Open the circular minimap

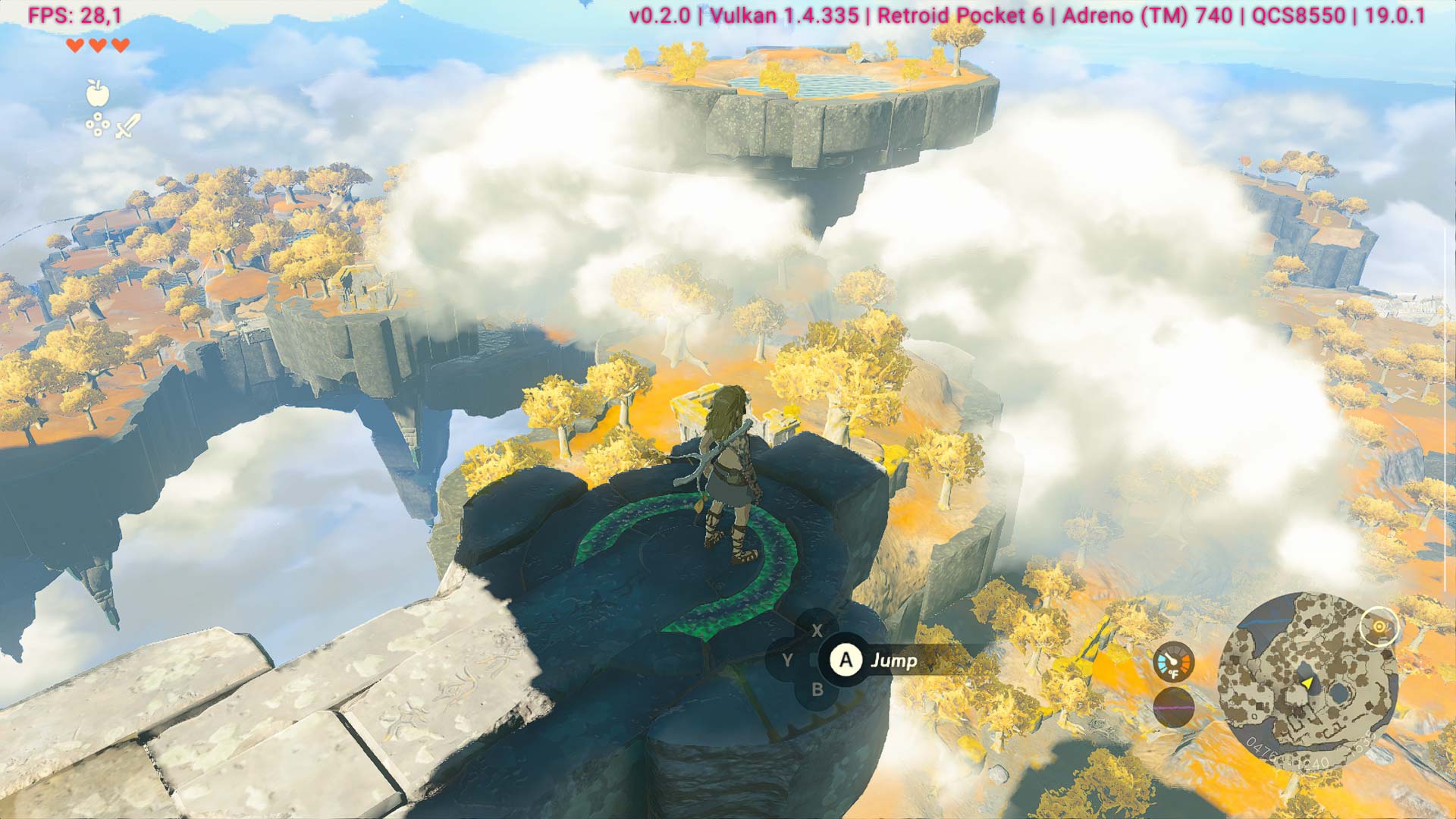(1306, 681)
